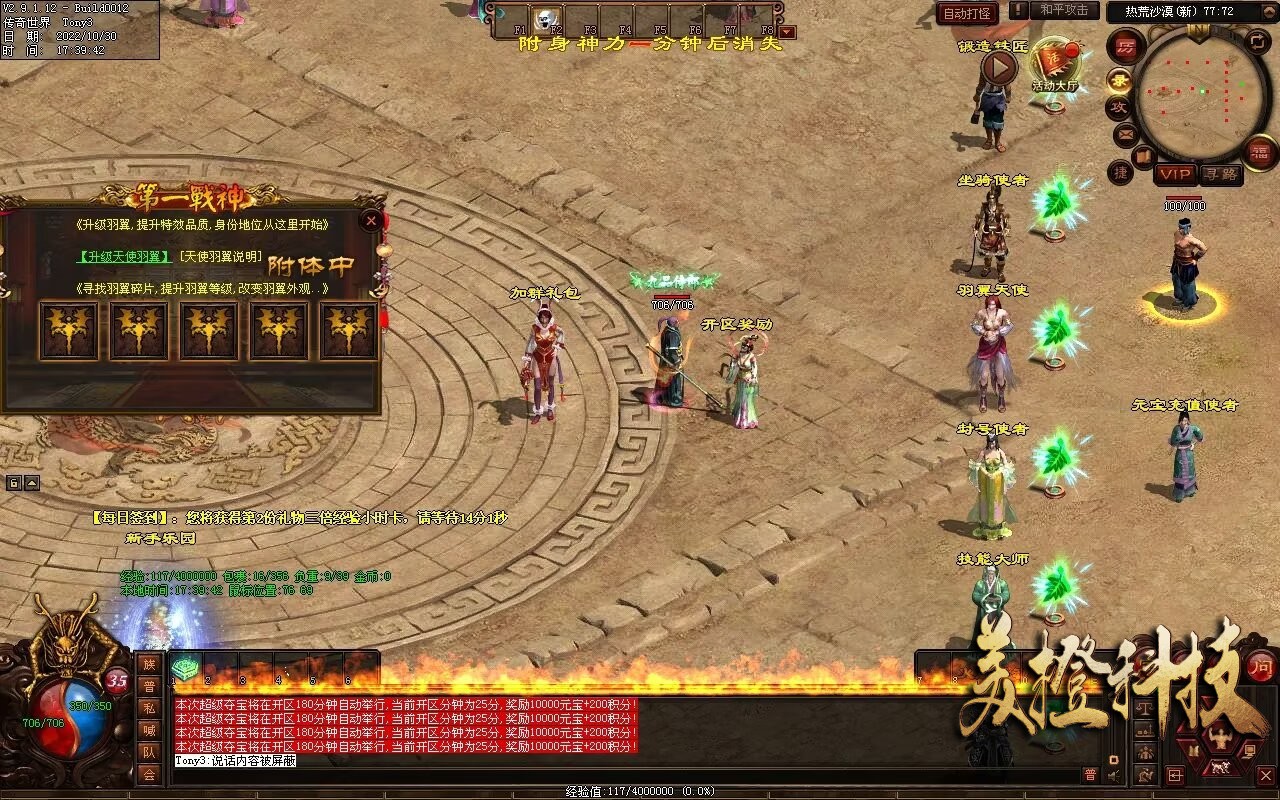This screenshot has width=1280, height=800.
Task: Click the play button over the blacksmith
Action: (998, 68)
